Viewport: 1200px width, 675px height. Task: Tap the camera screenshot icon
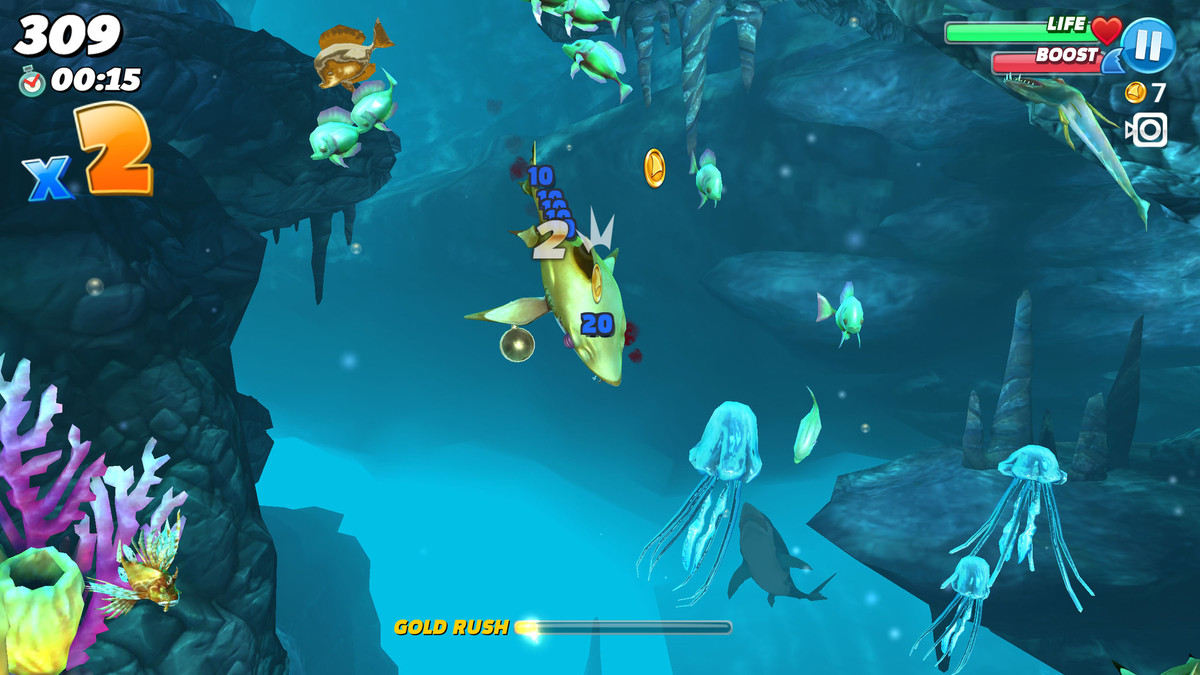tap(1147, 130)
